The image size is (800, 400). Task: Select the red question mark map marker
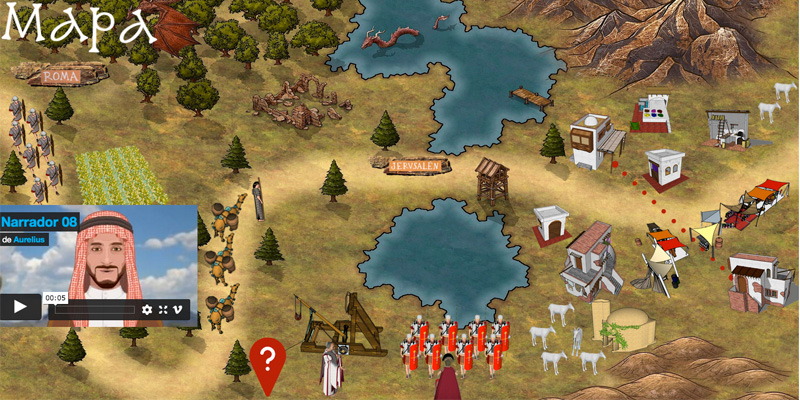pyautogui.click(x=267, y=358)
